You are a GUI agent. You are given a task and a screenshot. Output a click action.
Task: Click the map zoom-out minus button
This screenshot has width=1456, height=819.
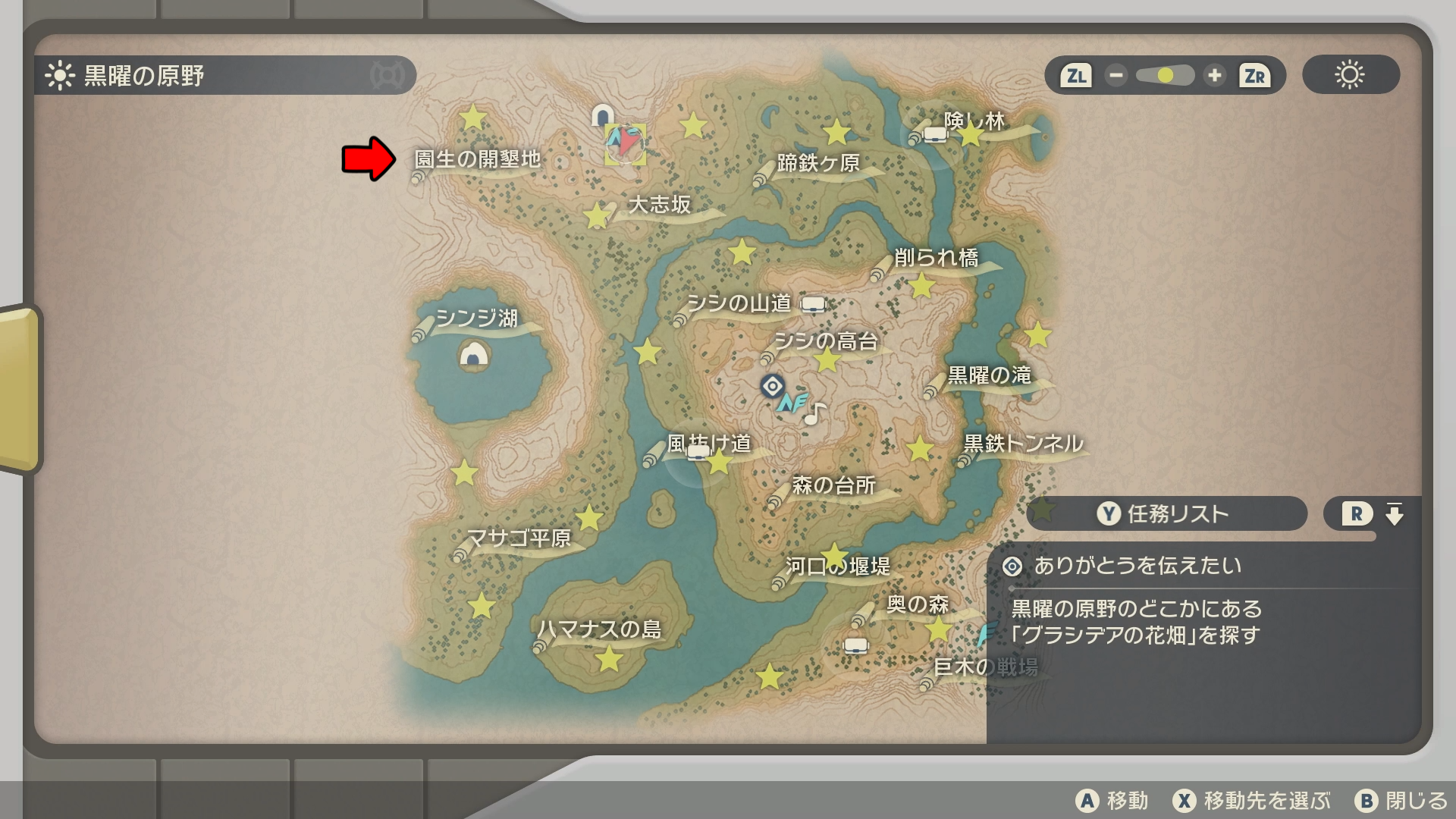pos(1116,76)
